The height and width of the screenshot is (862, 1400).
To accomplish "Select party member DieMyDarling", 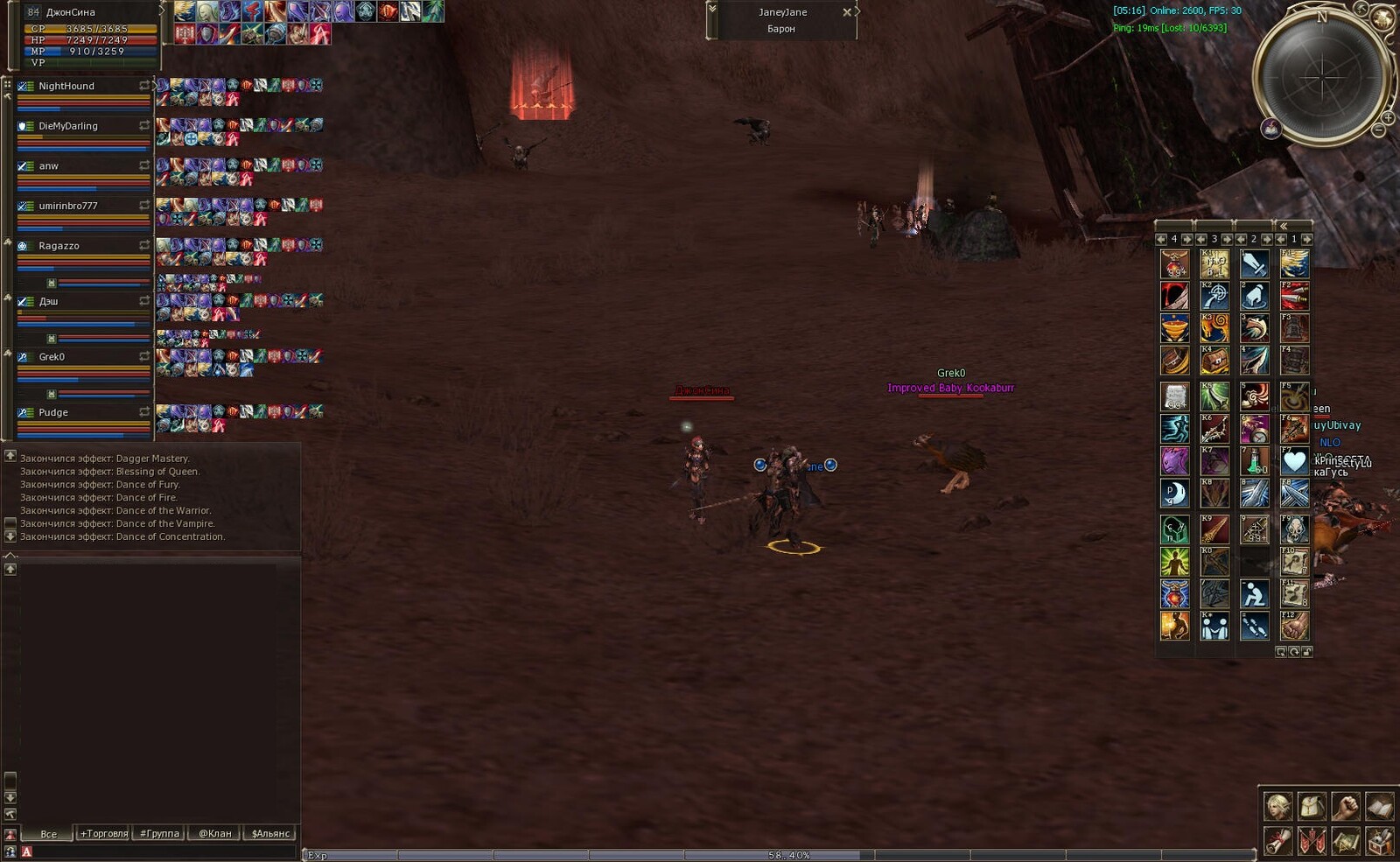I will coord(68,126).
